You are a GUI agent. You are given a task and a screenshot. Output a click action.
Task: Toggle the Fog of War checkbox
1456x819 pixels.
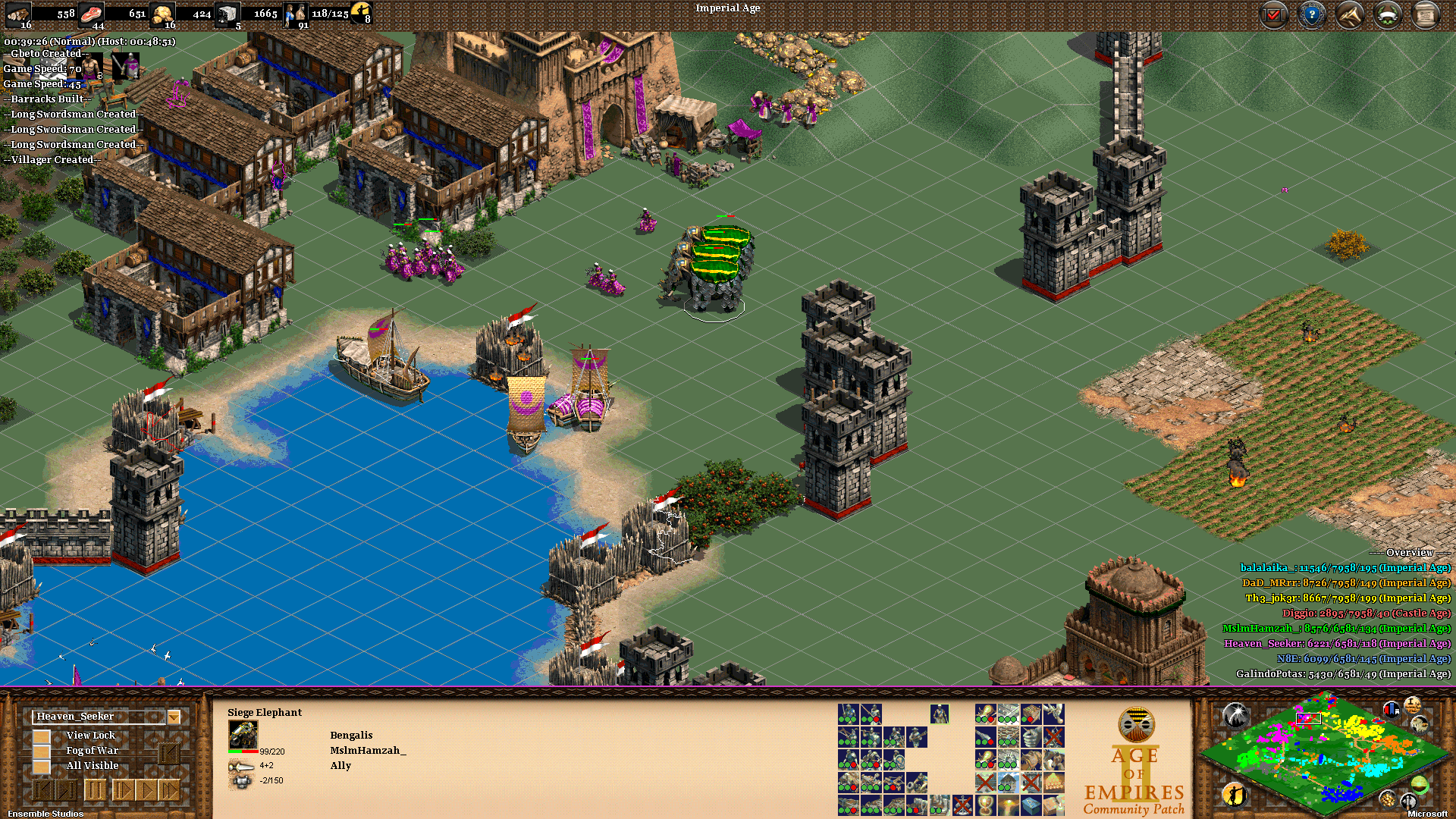tap(42, 751)
